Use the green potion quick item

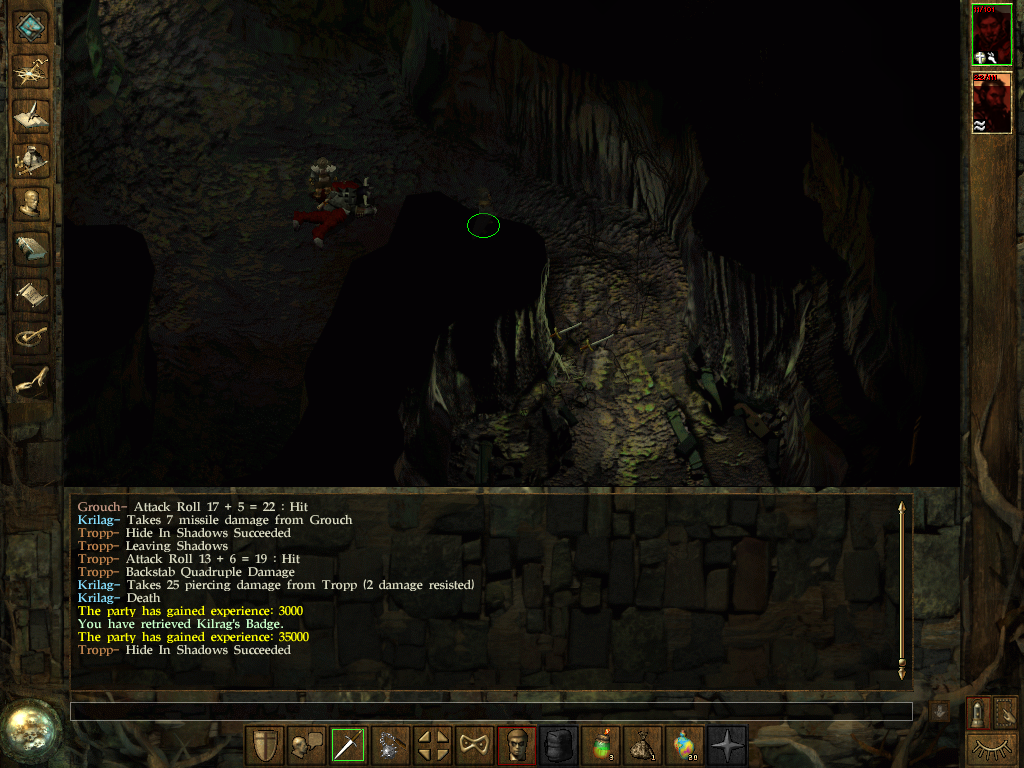600,745
